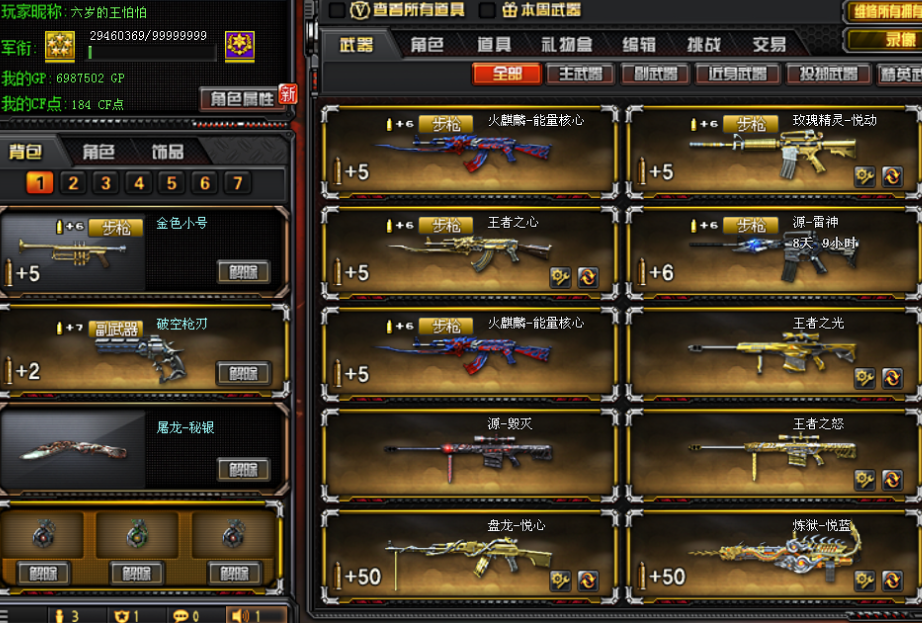Unequip 破空枪刃 with its 解除 button
The width and height of the screenshot is (922, 623).
click(x=244, y=373)
